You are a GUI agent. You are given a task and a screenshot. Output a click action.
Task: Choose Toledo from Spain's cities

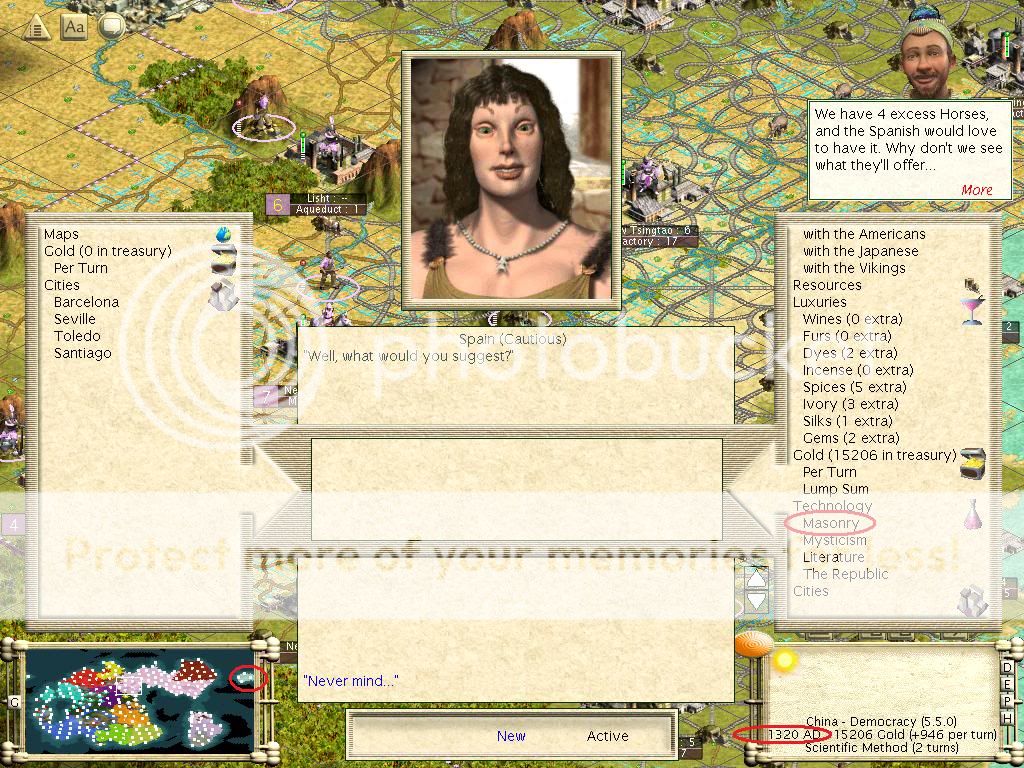point(77,336)
